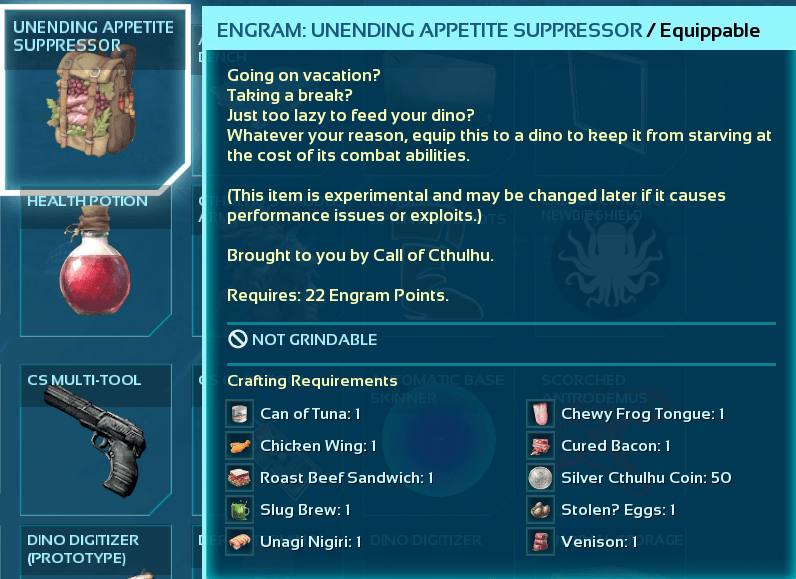Viewport: 796px width, 579px height.
Task: Select the Unending Appetite Suppressor engram
Action: [95, 100]
